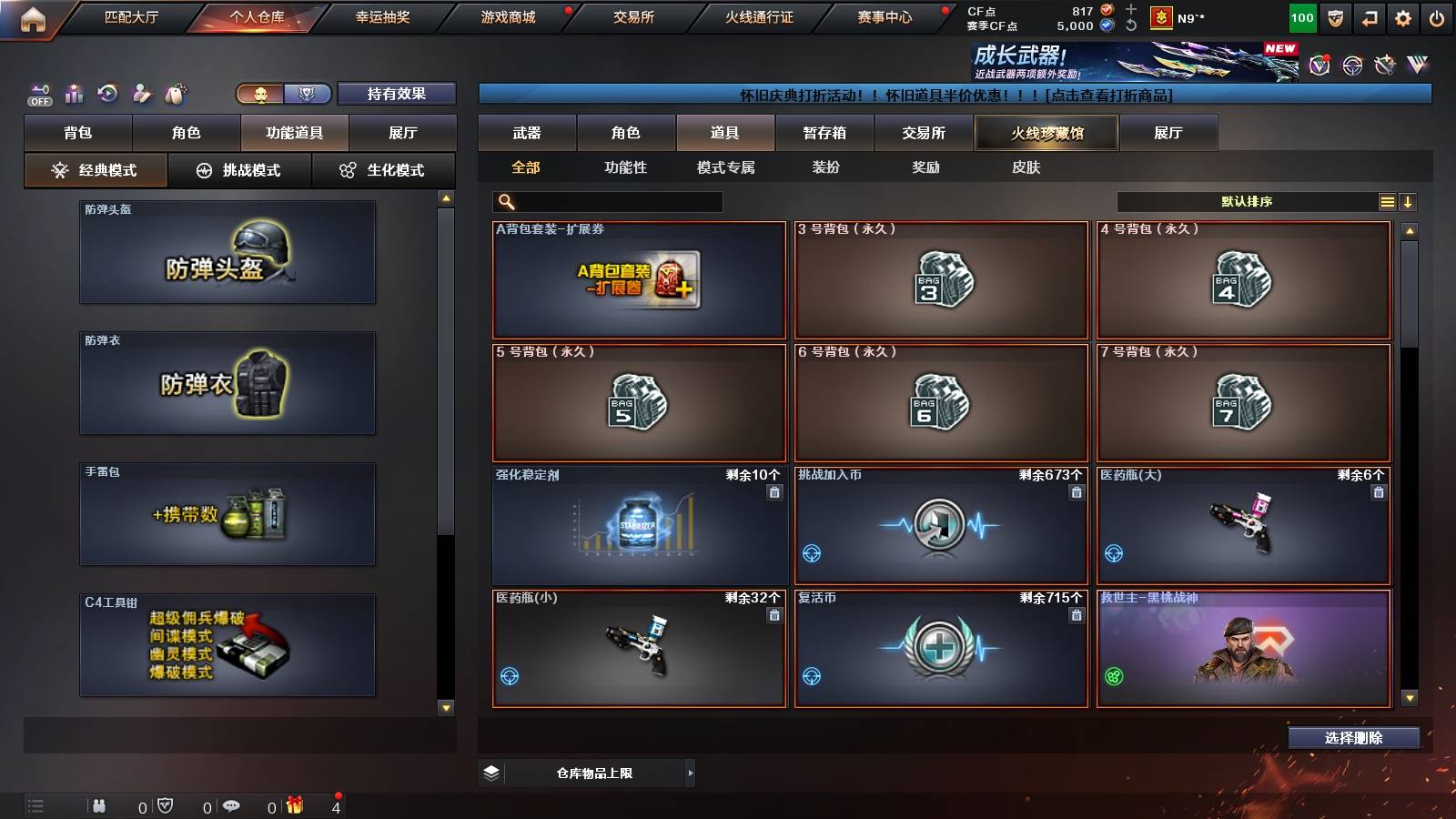Click the descending sort arrow next to 默认排序
Viewport: 1456px width, 819px height.
1409,201
